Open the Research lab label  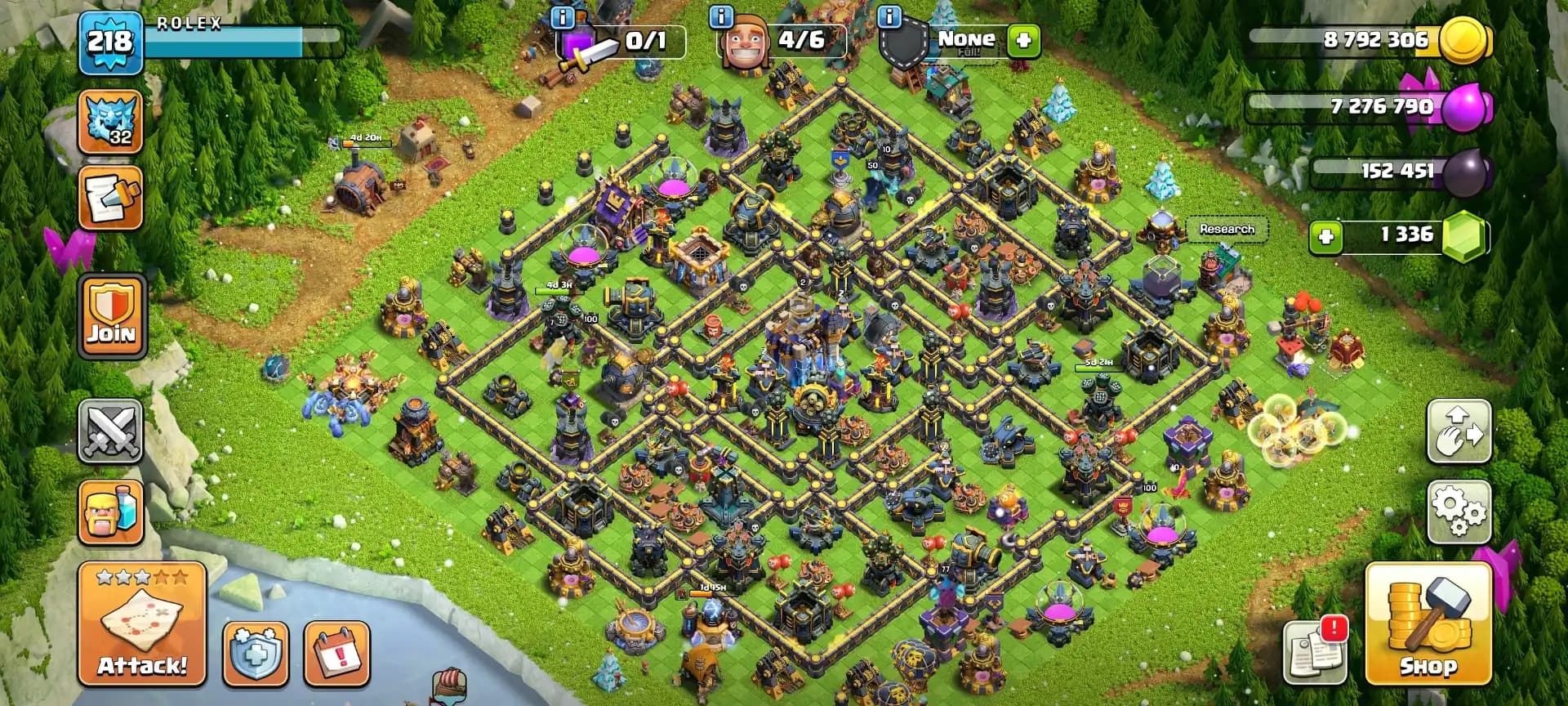point(1226,230)
